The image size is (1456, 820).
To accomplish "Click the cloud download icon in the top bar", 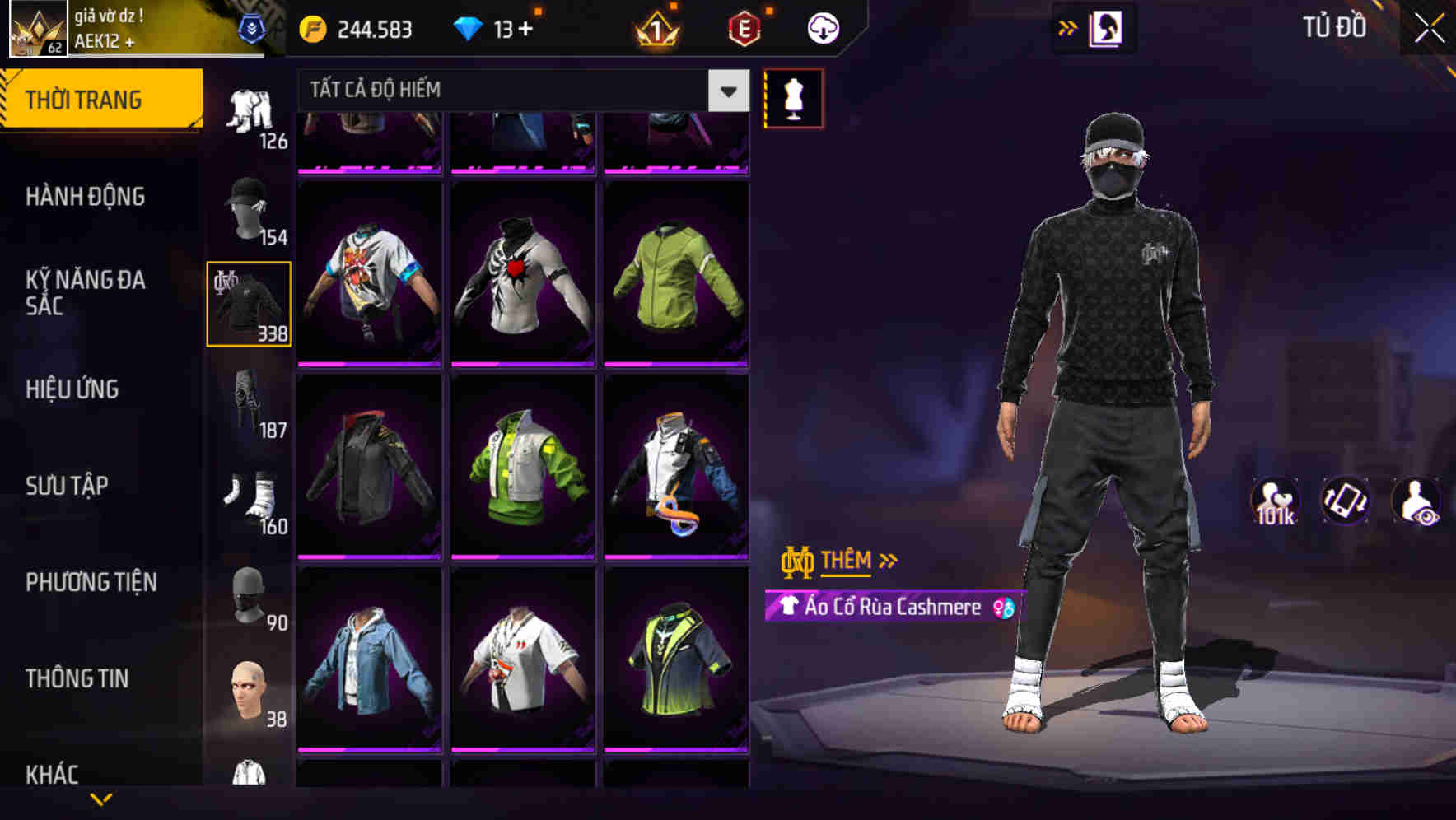I will (x=821, y=27).
